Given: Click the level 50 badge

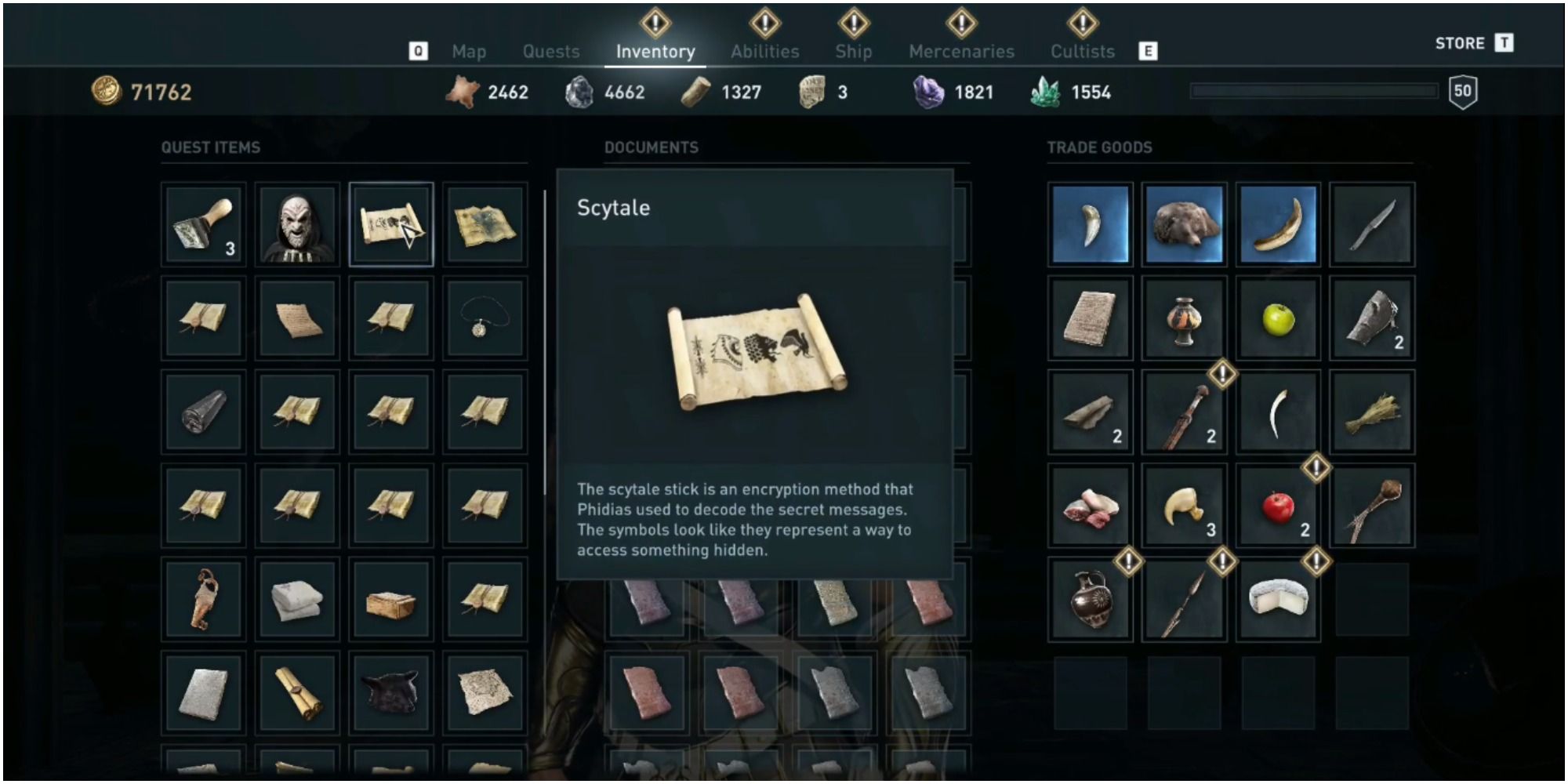Looking at the screenshot, I should point(1465,92).
